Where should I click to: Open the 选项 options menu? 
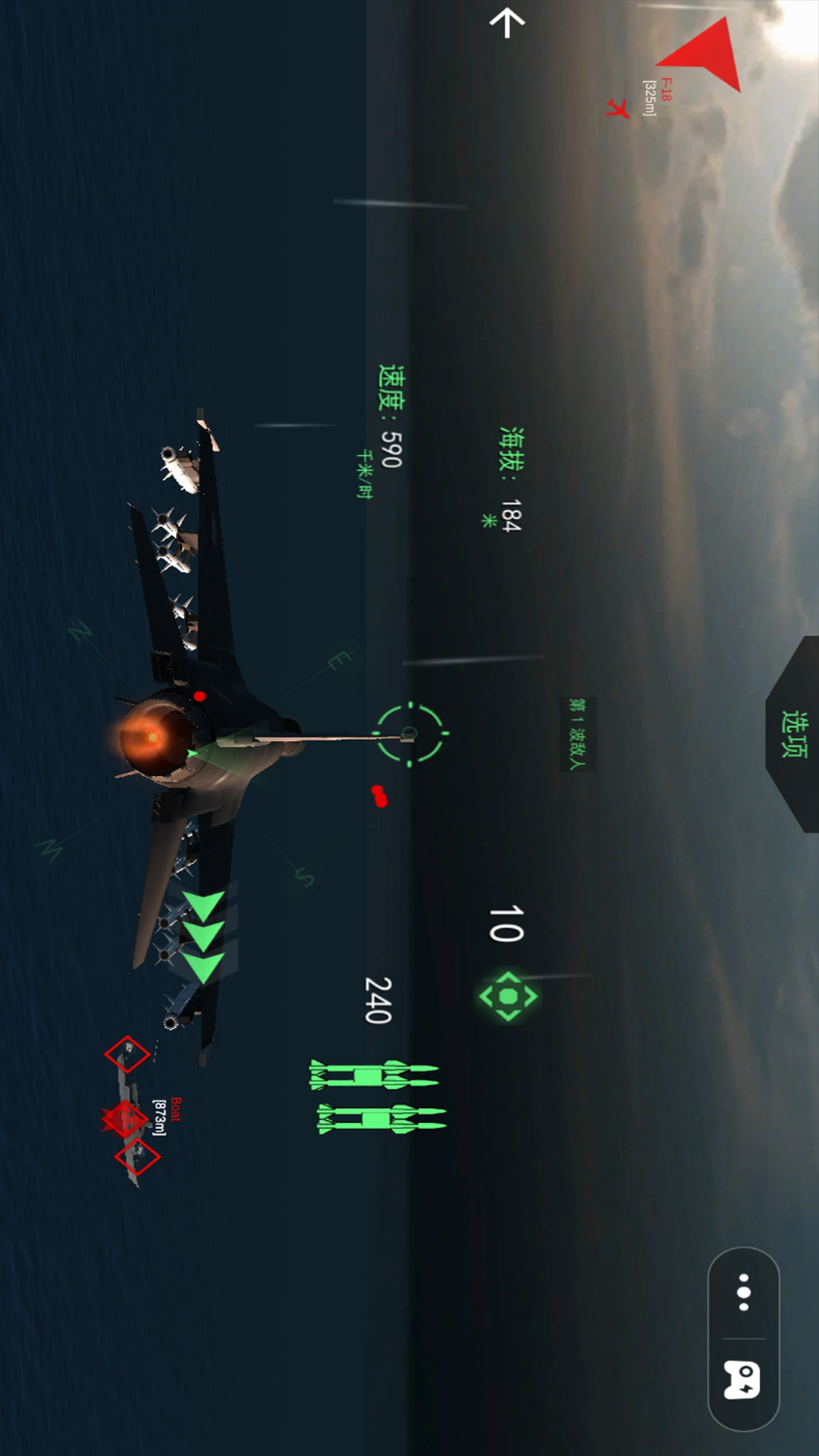click(x=794, y=734)
